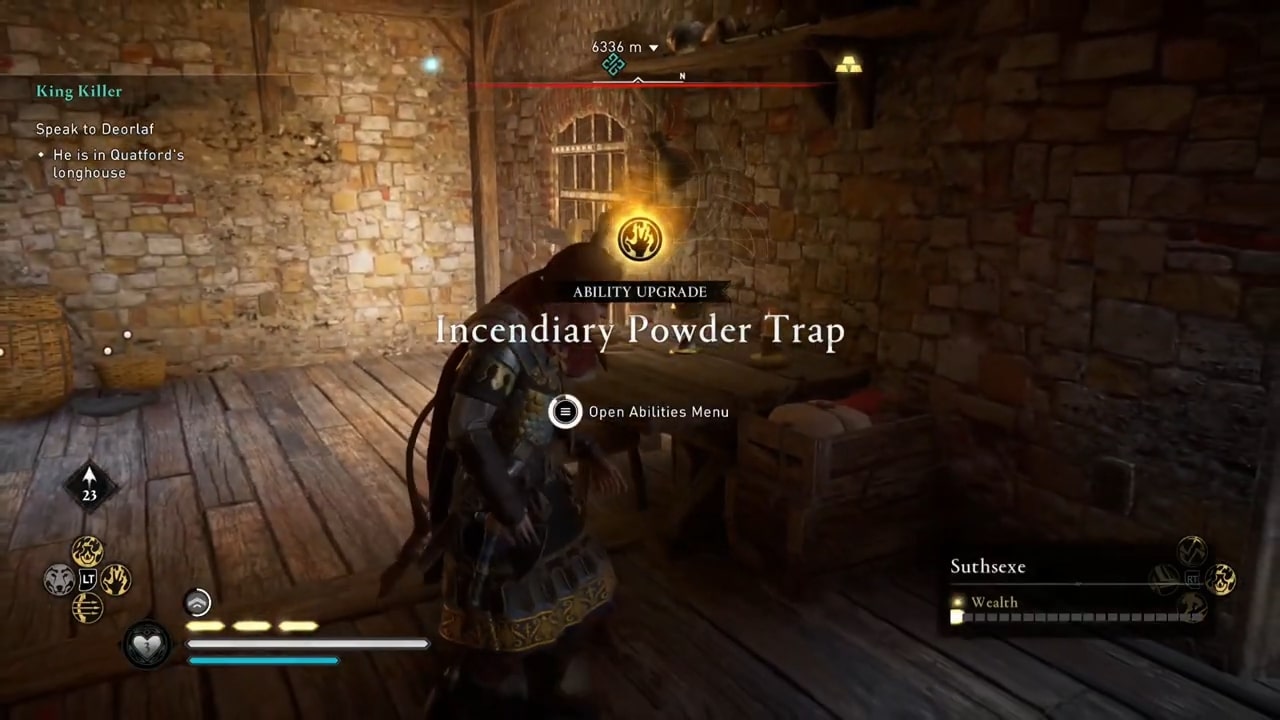Click the rations heart icon showing 3

146,645
